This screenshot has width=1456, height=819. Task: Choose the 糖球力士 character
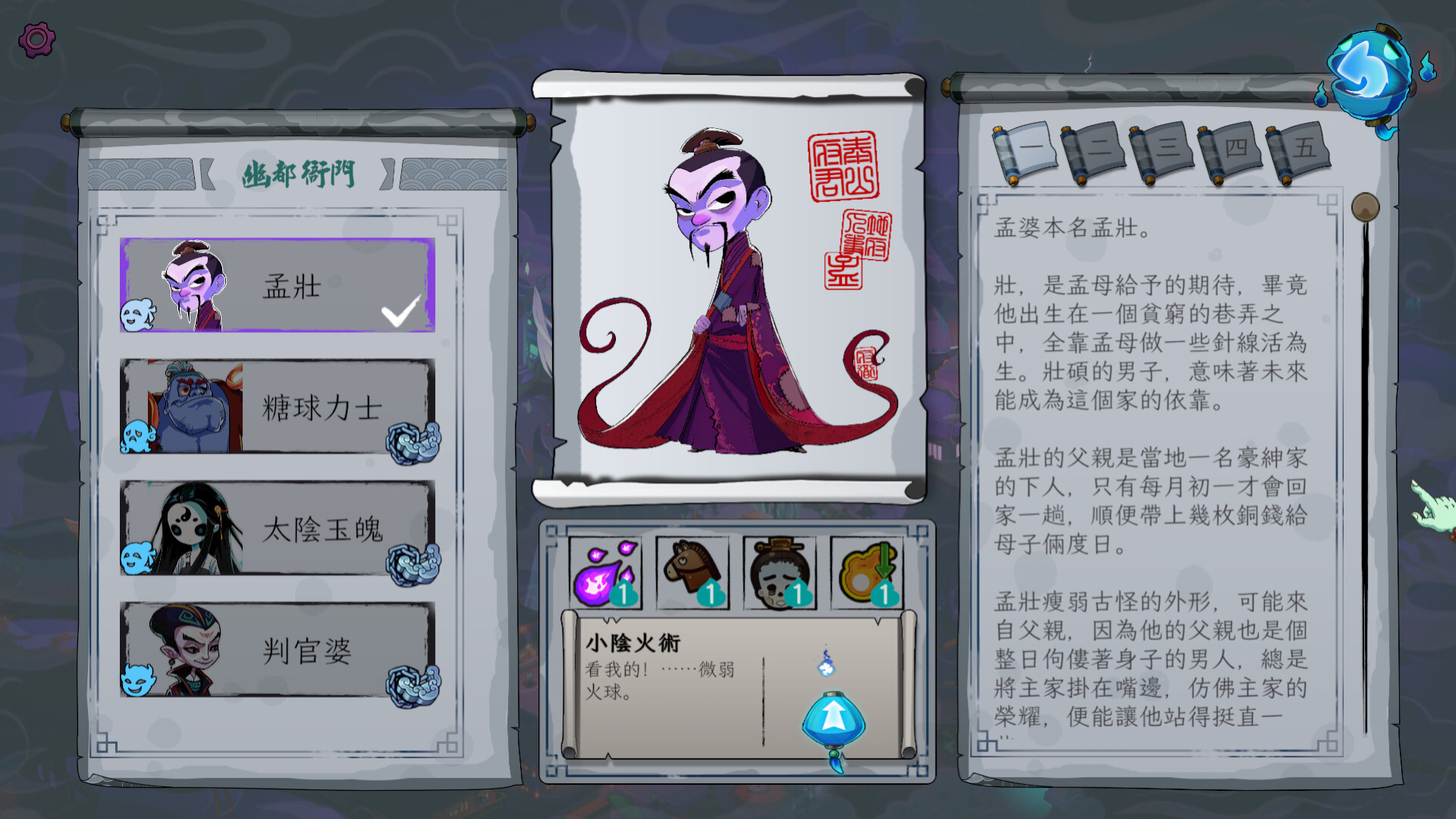(278, 407)
